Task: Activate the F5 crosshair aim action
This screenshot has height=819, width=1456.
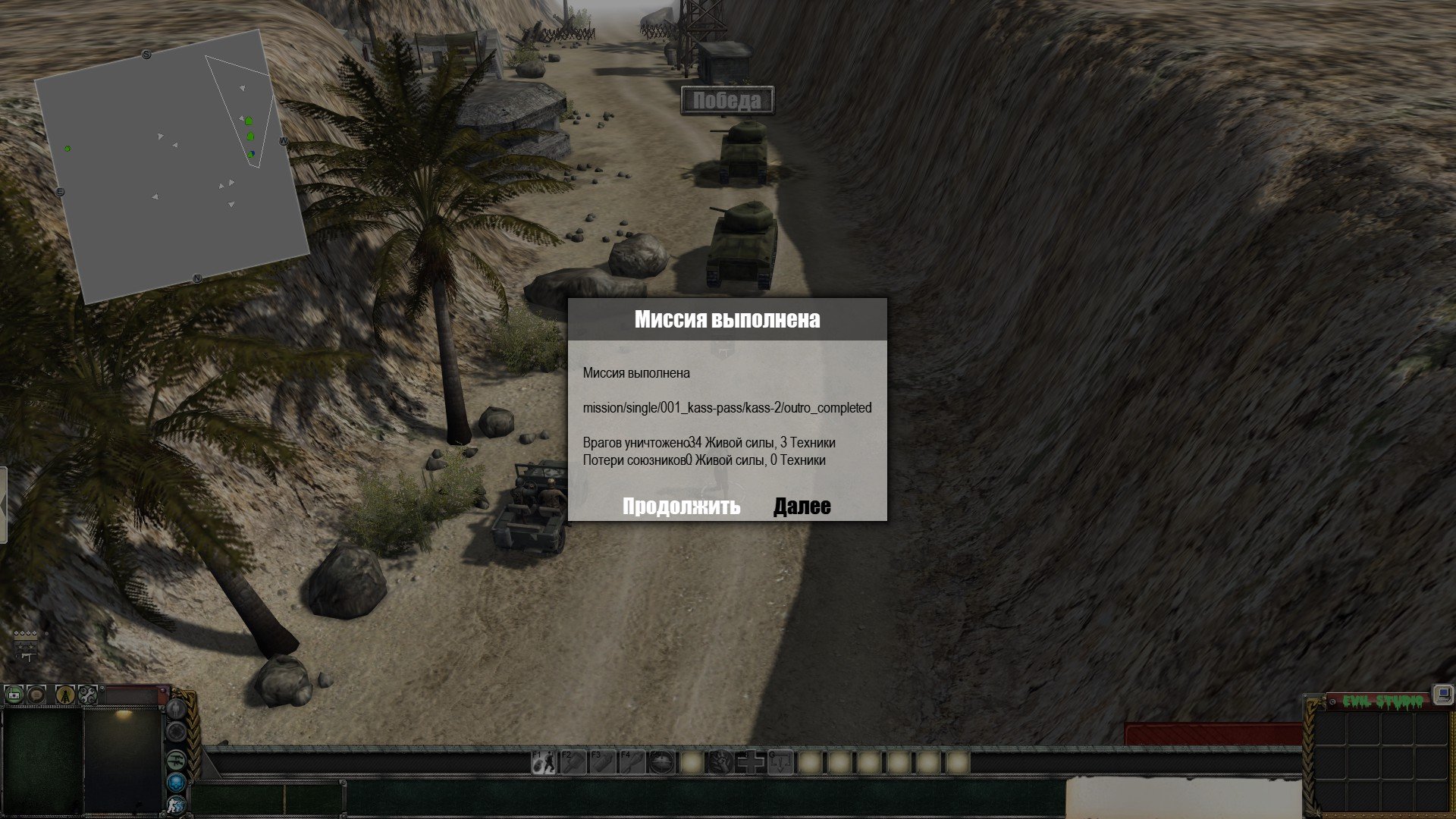Action: point(662,762)
